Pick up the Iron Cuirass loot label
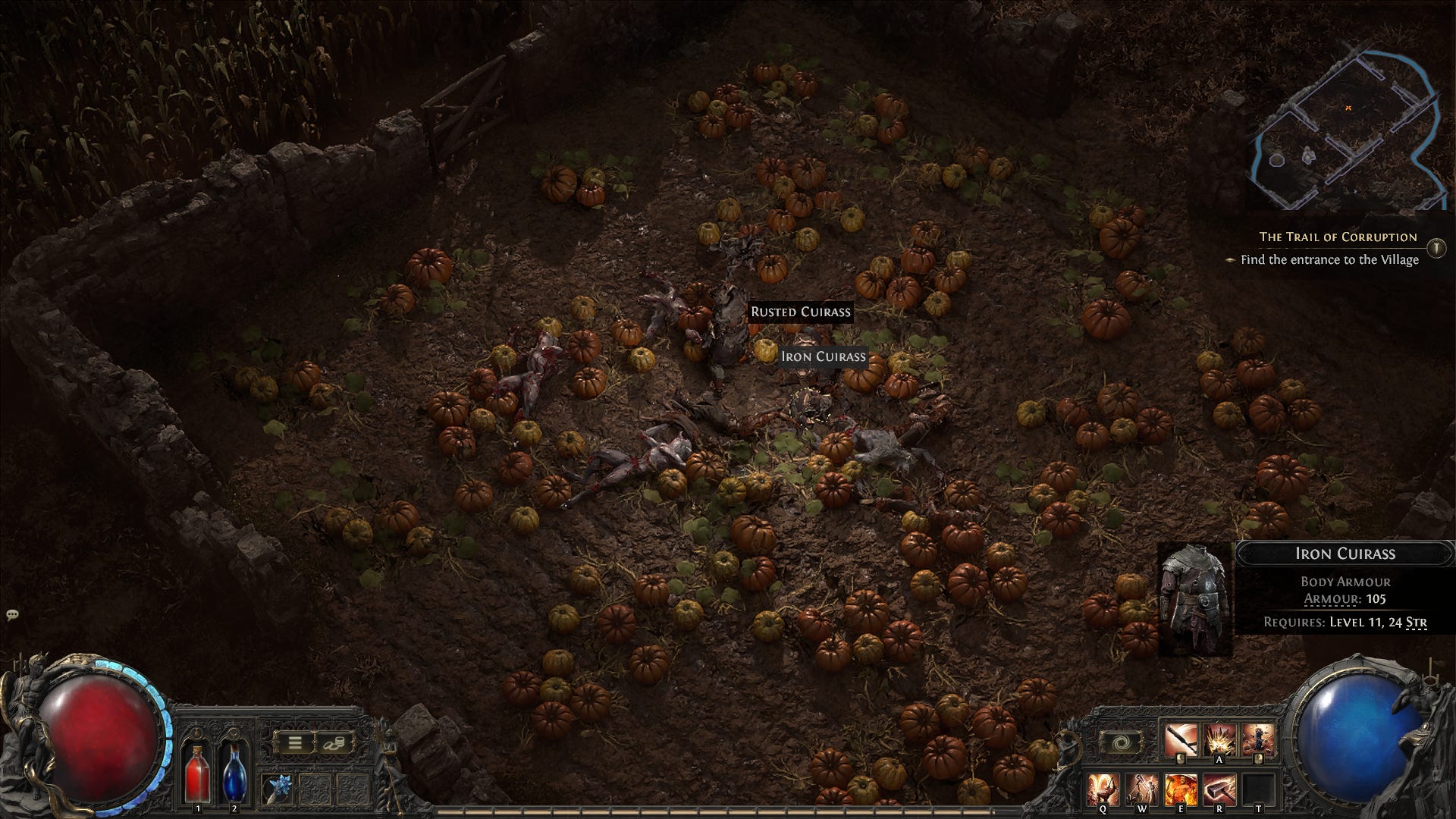 [823, 356]
